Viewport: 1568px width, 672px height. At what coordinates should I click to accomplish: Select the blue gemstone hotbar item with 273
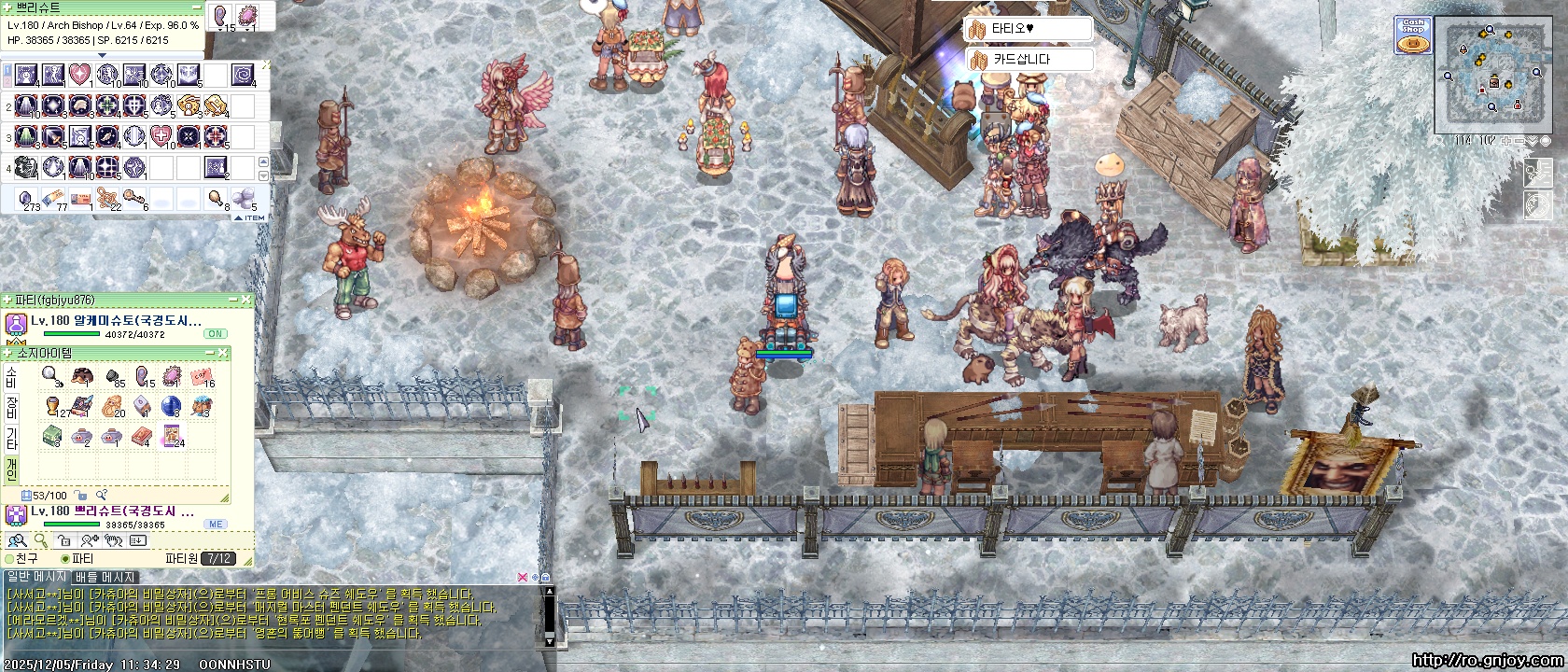click(x=28, y=198)
